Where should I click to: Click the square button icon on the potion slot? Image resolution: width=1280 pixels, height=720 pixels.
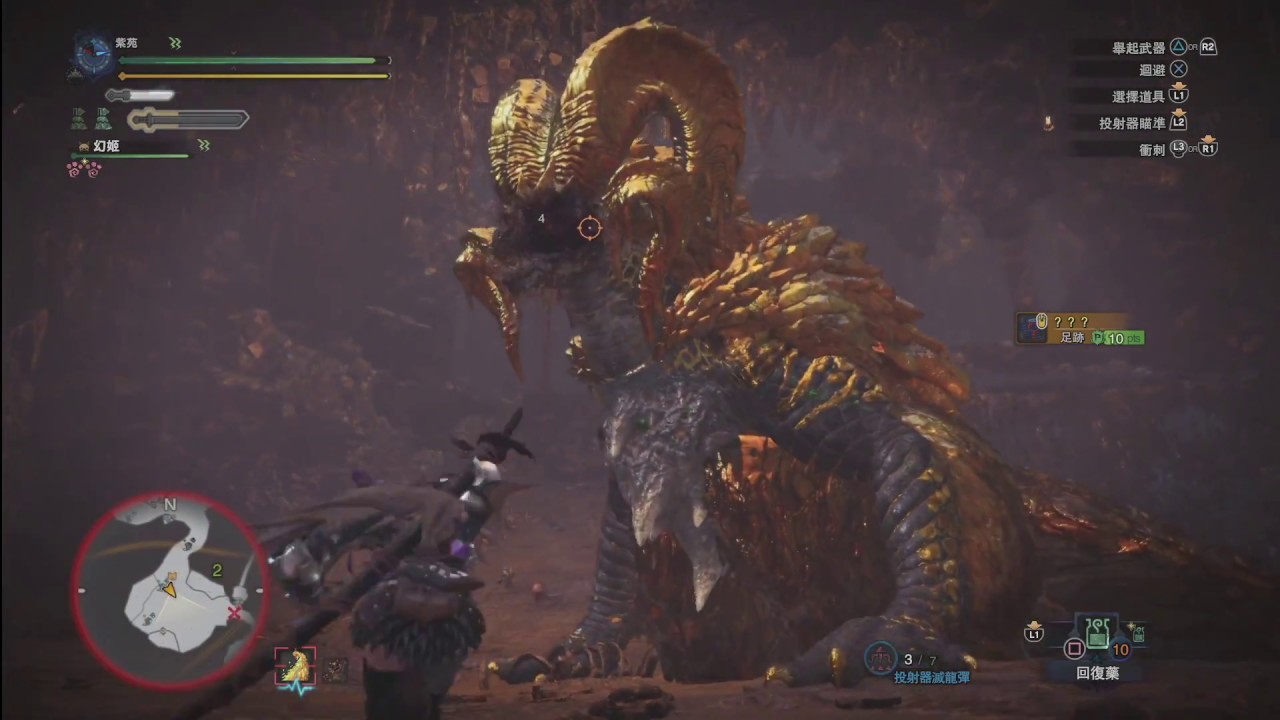click(1073, 650)
